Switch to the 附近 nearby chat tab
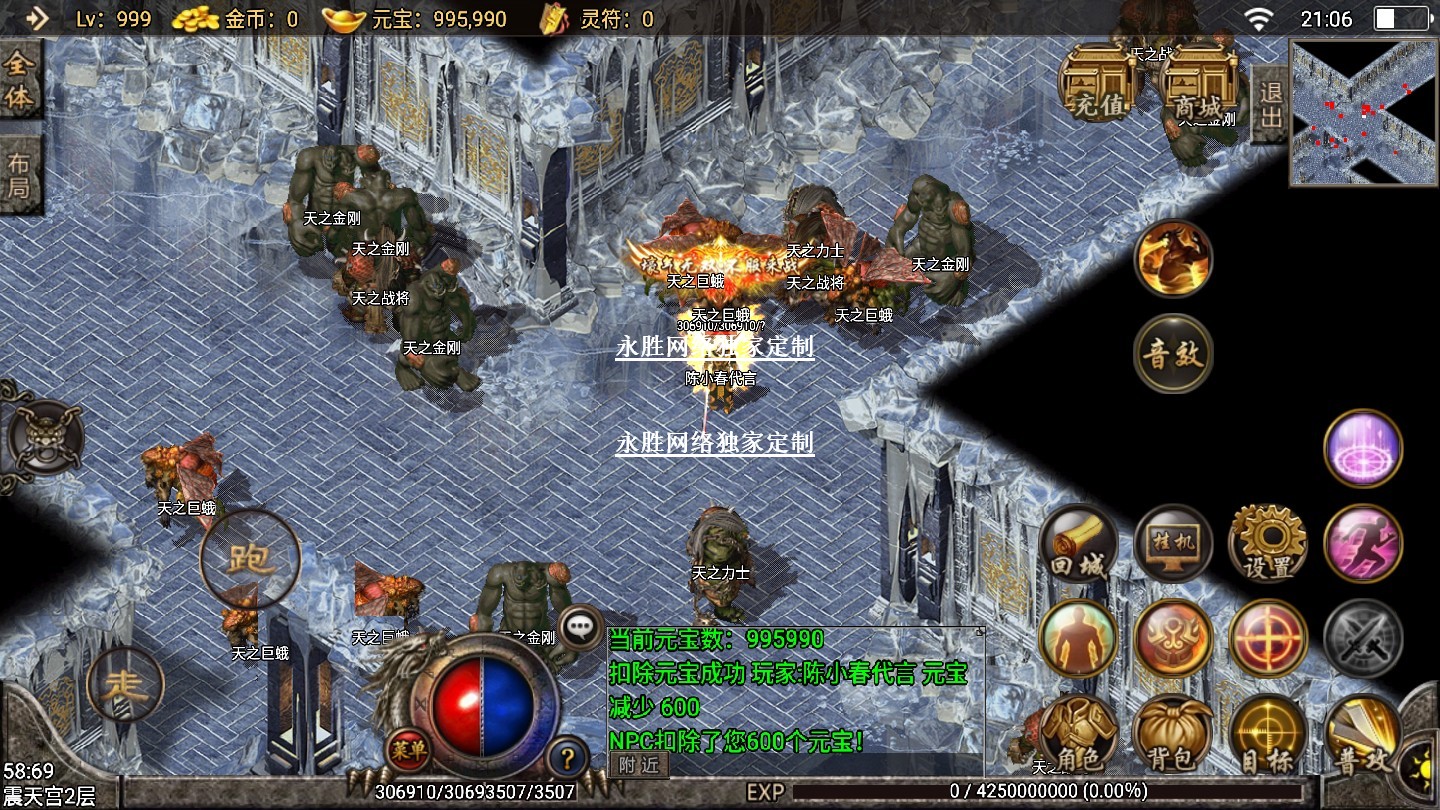Viewport: 1440px width, 810px height. tap(639, 765)
